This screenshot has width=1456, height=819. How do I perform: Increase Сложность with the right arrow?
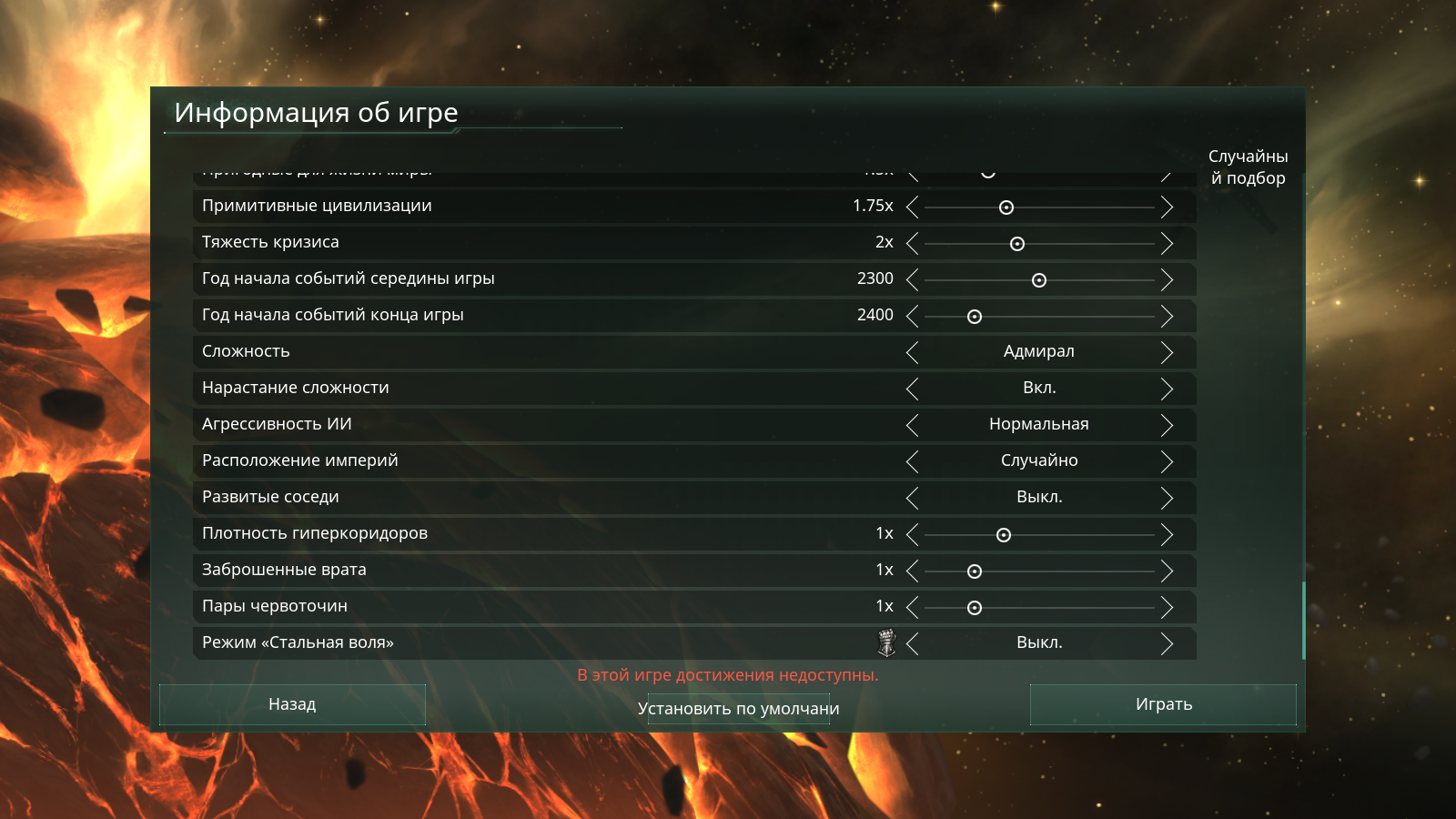[1167, 352]
